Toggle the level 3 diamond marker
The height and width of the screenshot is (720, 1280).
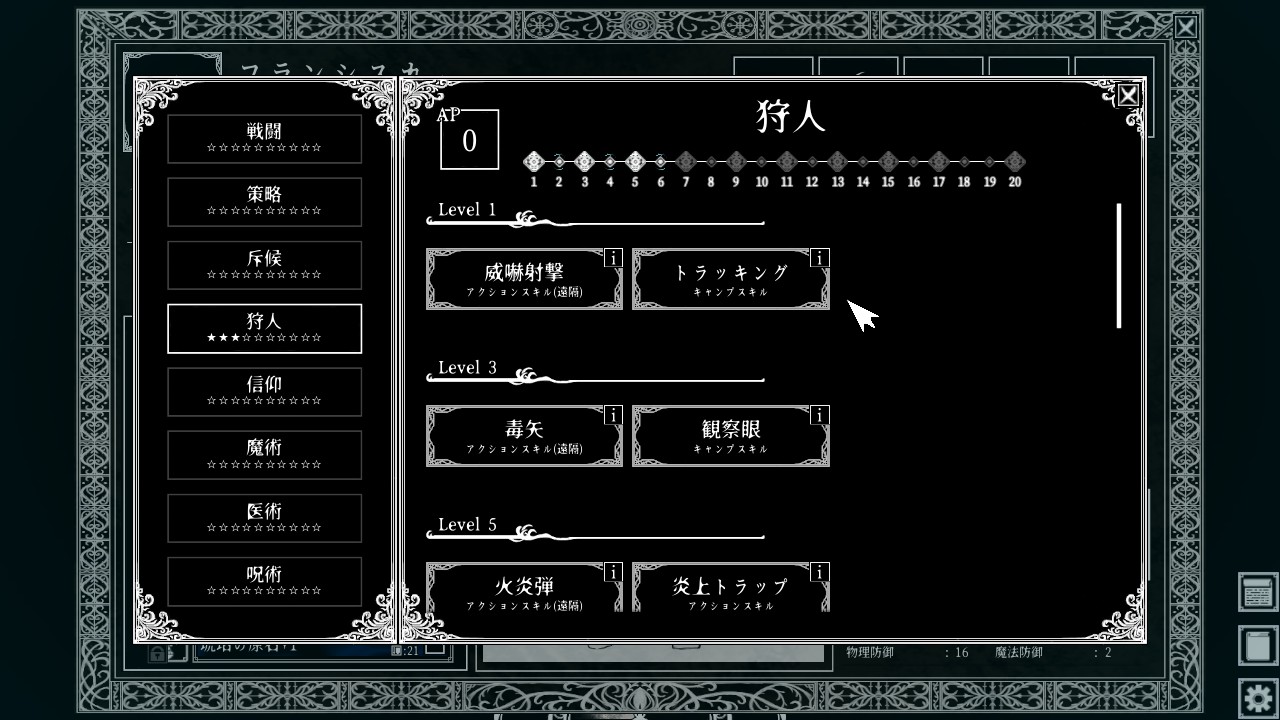pos(585,160)
